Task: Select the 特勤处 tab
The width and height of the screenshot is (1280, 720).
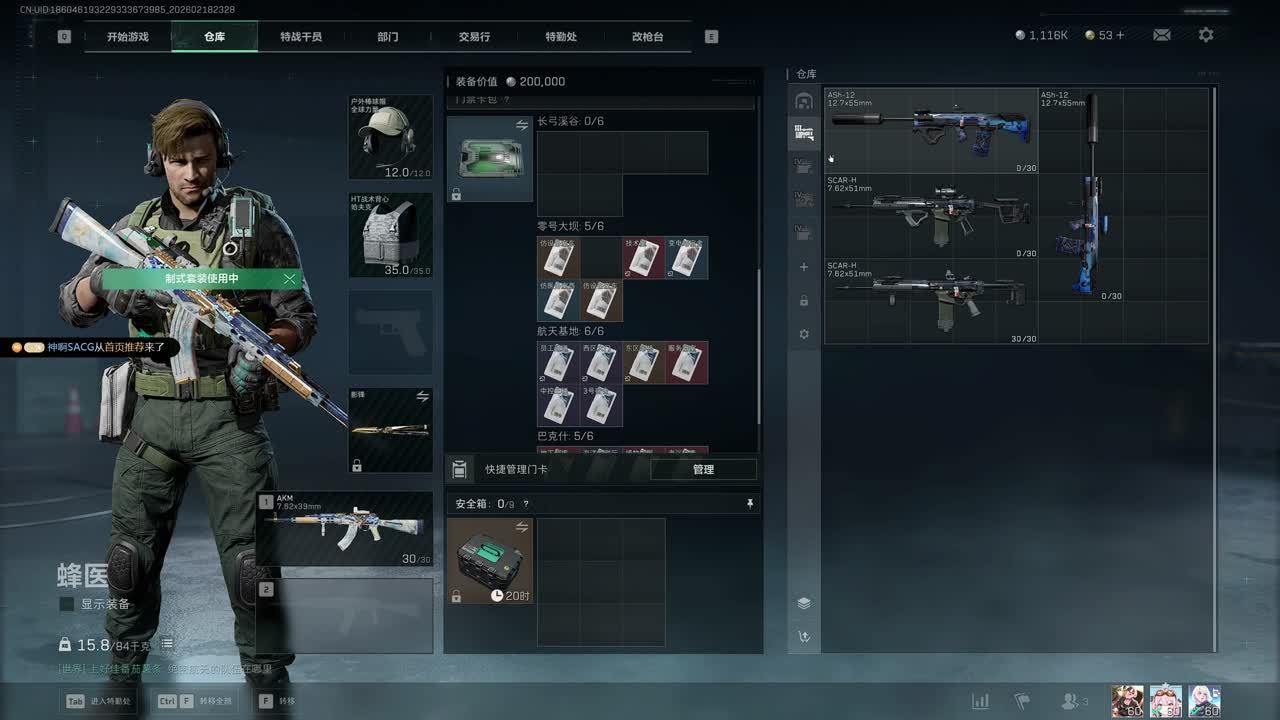Action: tap(561, 37)
